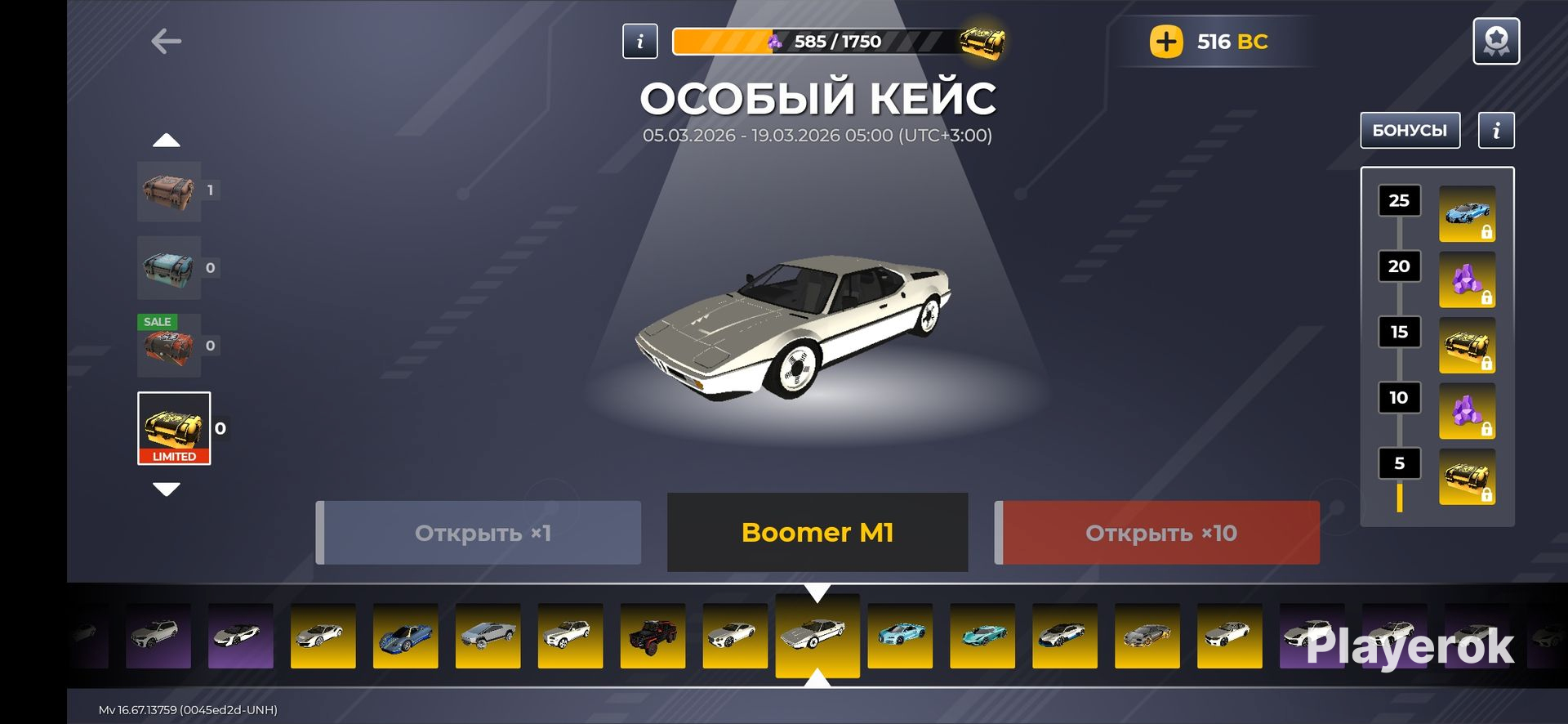This screenshot has width=1568, height=724.
Task: Select the teal case in the list
Action: click(x=169, y=268)
